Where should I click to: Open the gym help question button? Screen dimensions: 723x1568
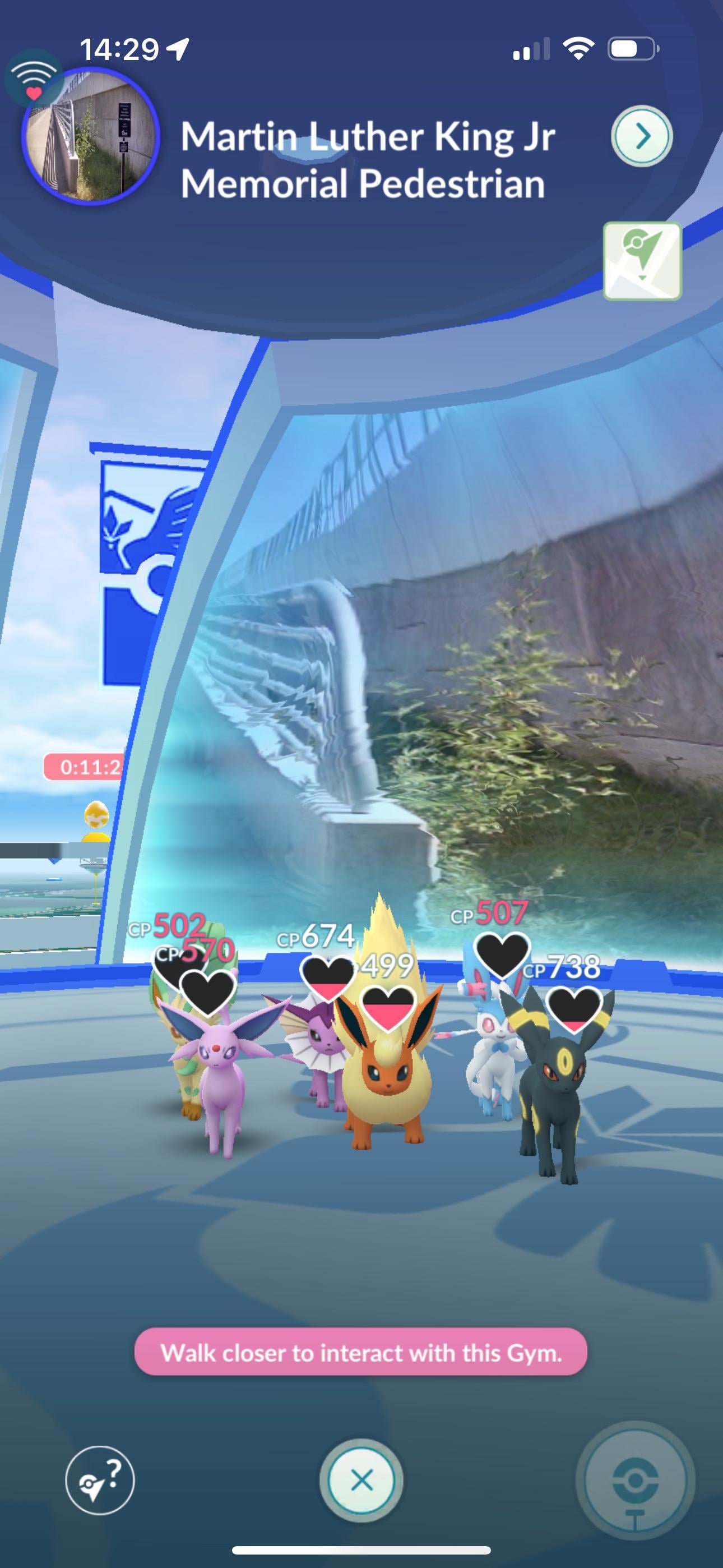pos(100,1480)
